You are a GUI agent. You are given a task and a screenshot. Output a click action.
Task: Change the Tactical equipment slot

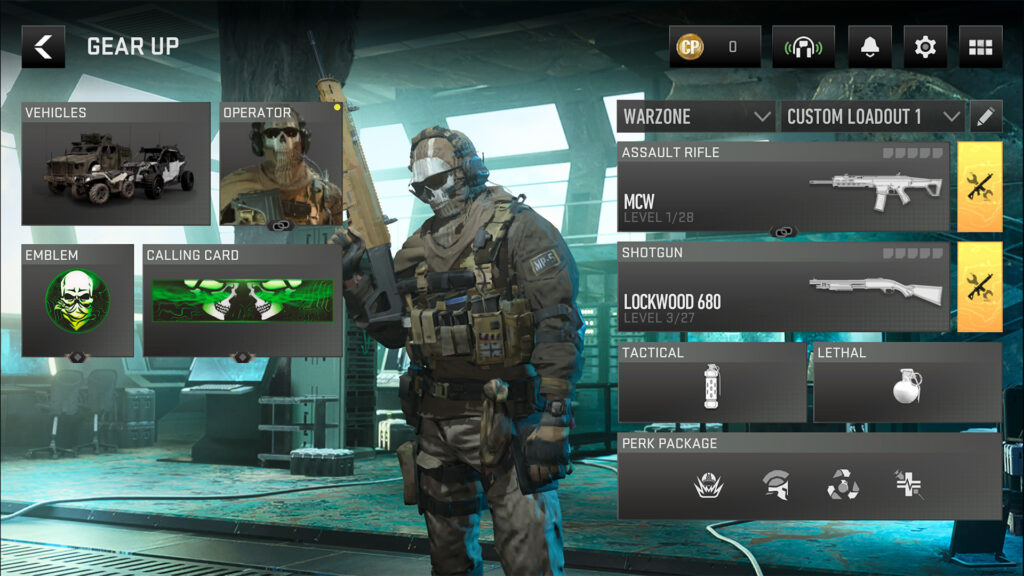(x=712, y=383)
